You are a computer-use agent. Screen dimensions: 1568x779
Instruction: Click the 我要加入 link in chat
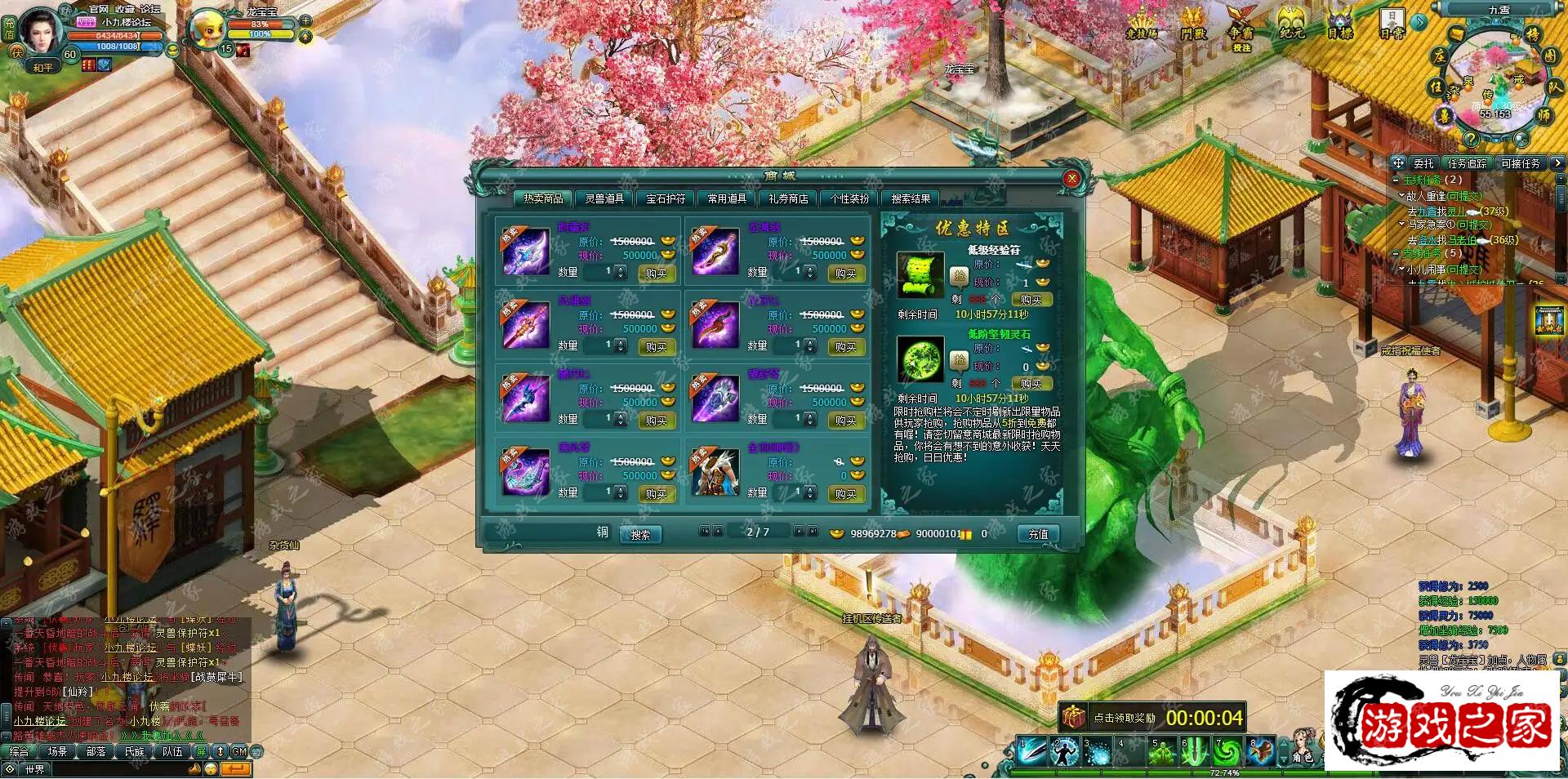coord(161,736)
